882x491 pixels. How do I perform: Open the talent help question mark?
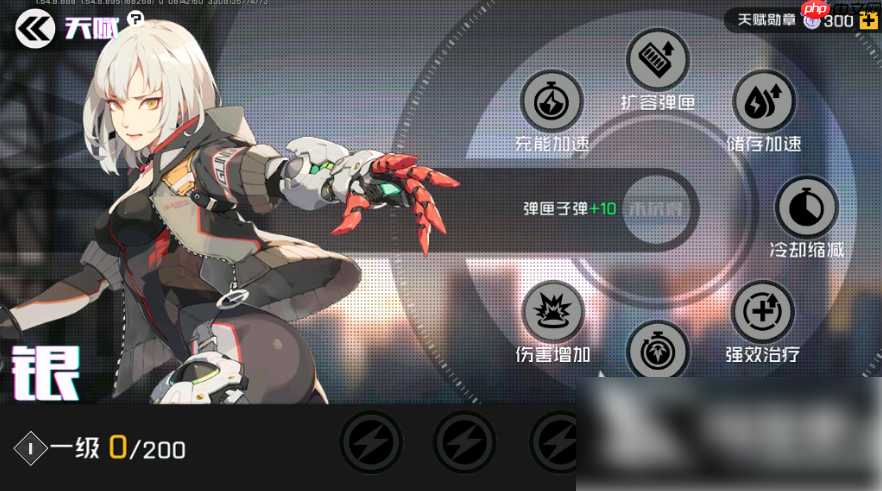pos(136,19)
